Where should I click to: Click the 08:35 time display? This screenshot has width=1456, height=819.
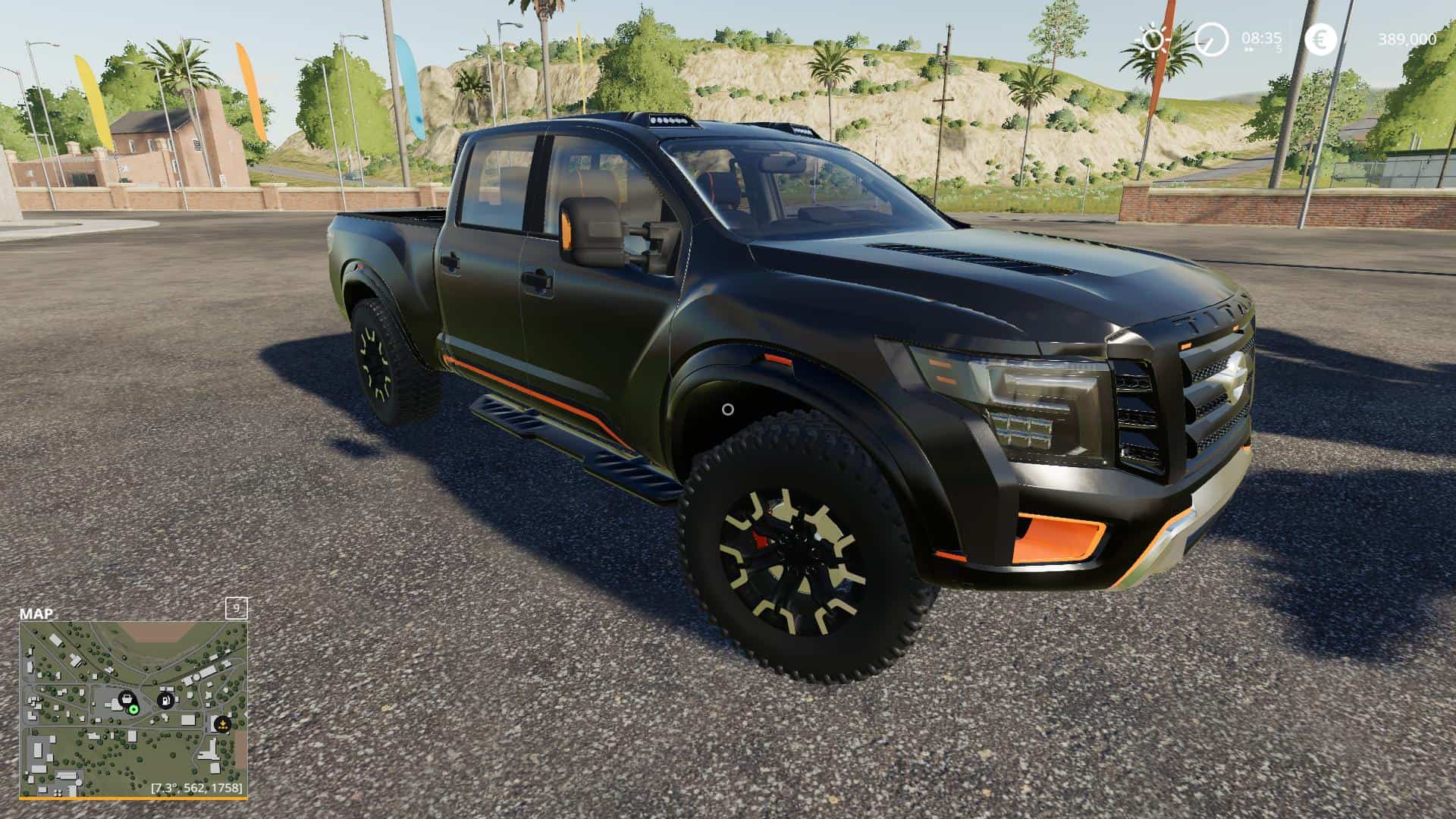pyautogui.click(x=1261, y=38)
